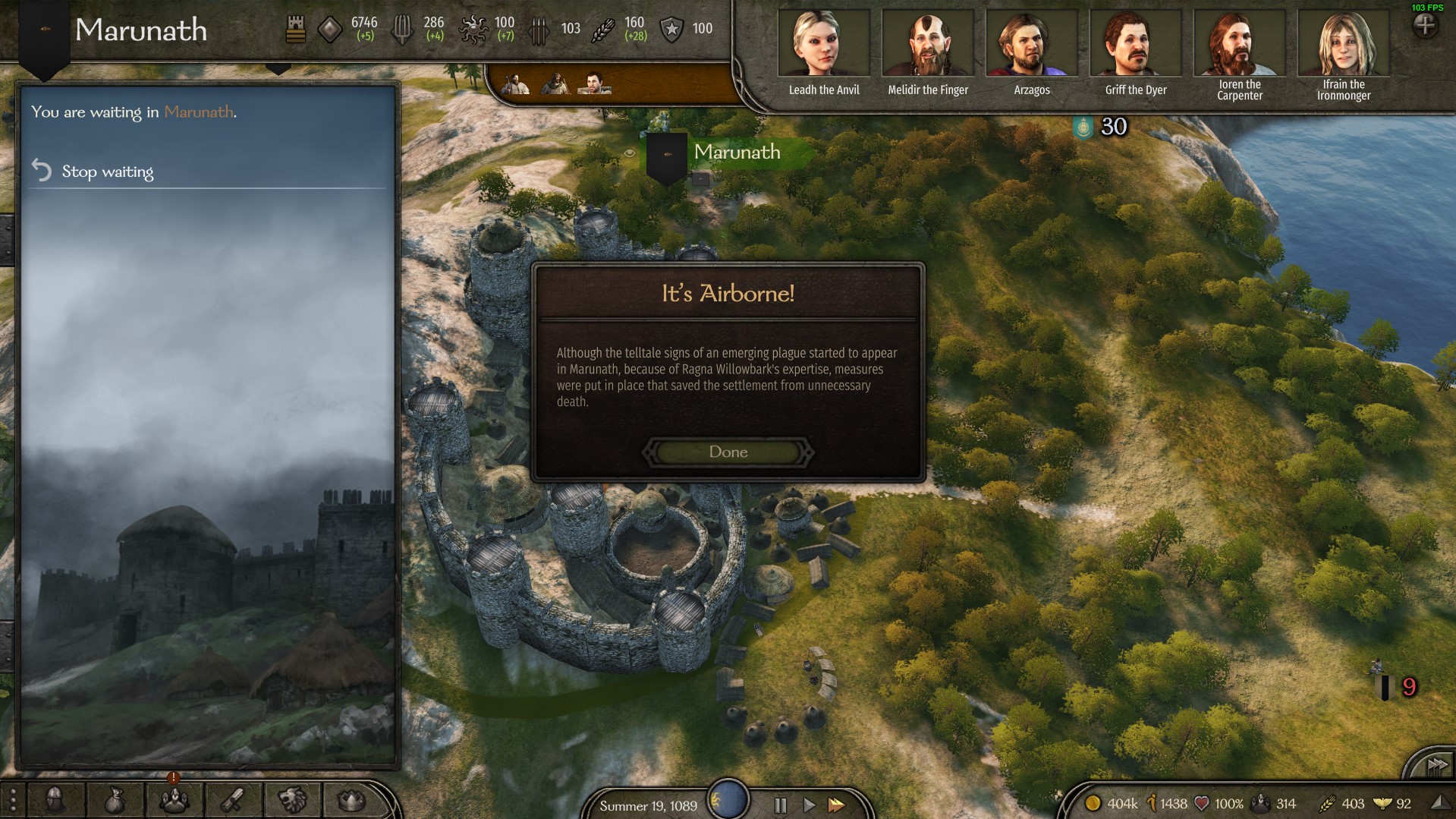
Task: Select Leadh the Anvil's portrait
Action: (823, 44)
